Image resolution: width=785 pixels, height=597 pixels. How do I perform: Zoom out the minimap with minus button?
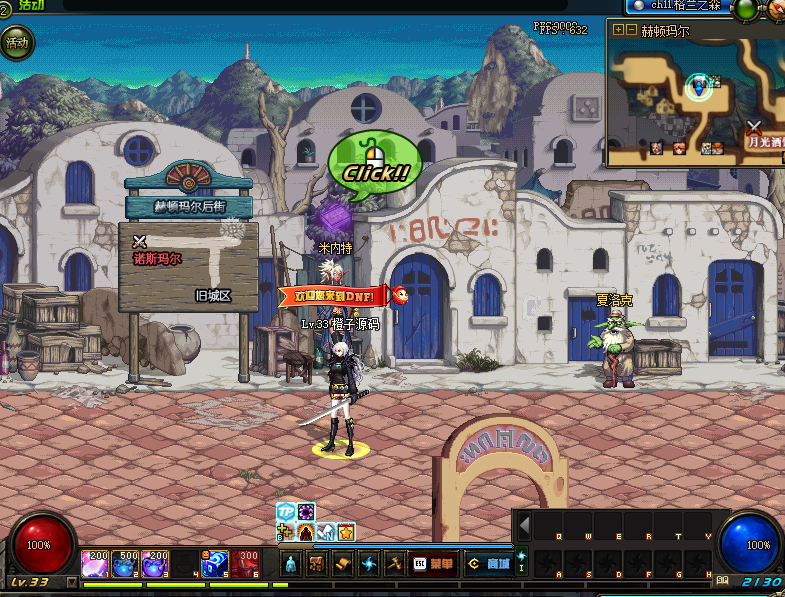[632, 30]
